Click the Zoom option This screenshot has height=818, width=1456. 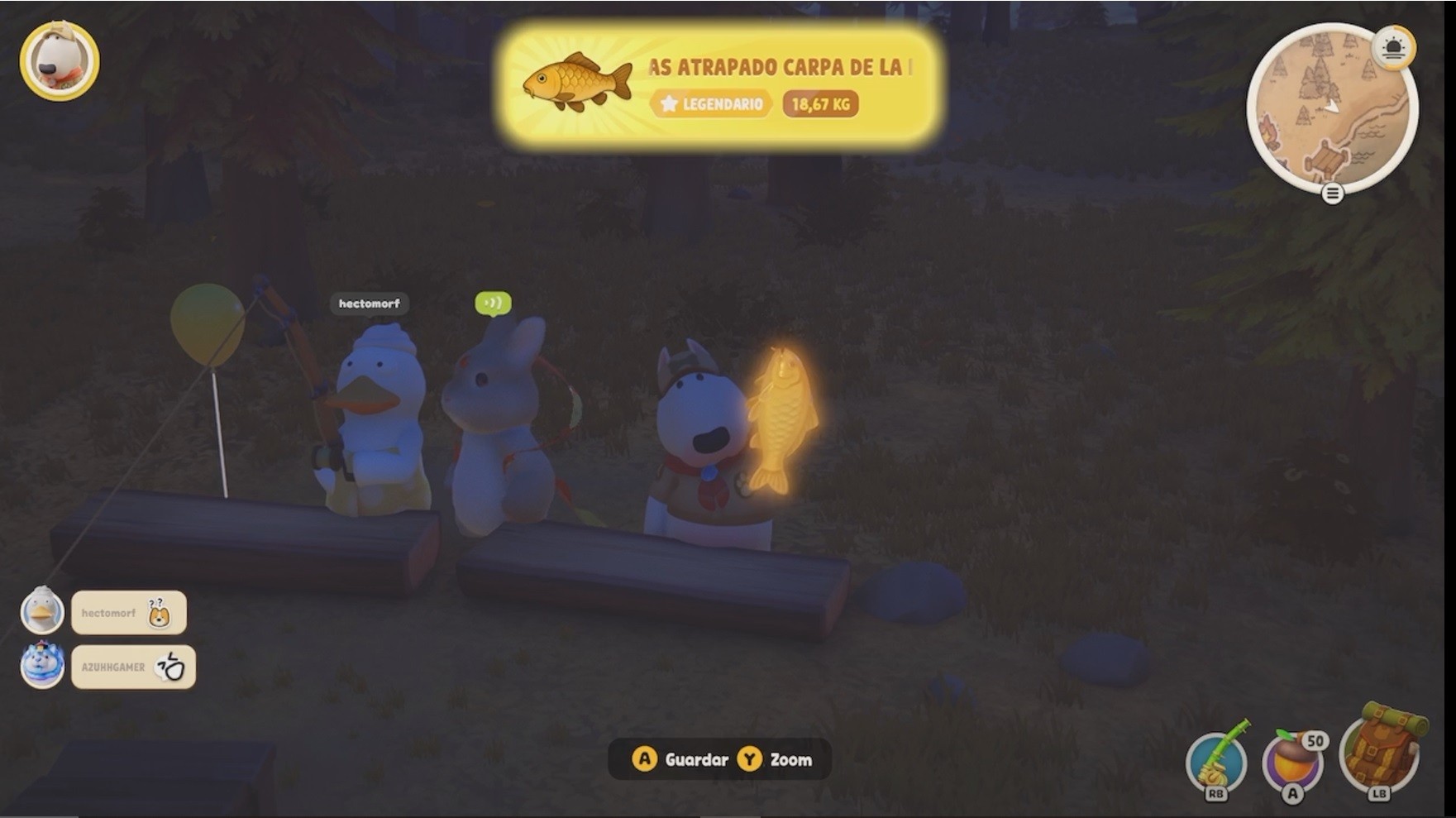click(776, 759)
